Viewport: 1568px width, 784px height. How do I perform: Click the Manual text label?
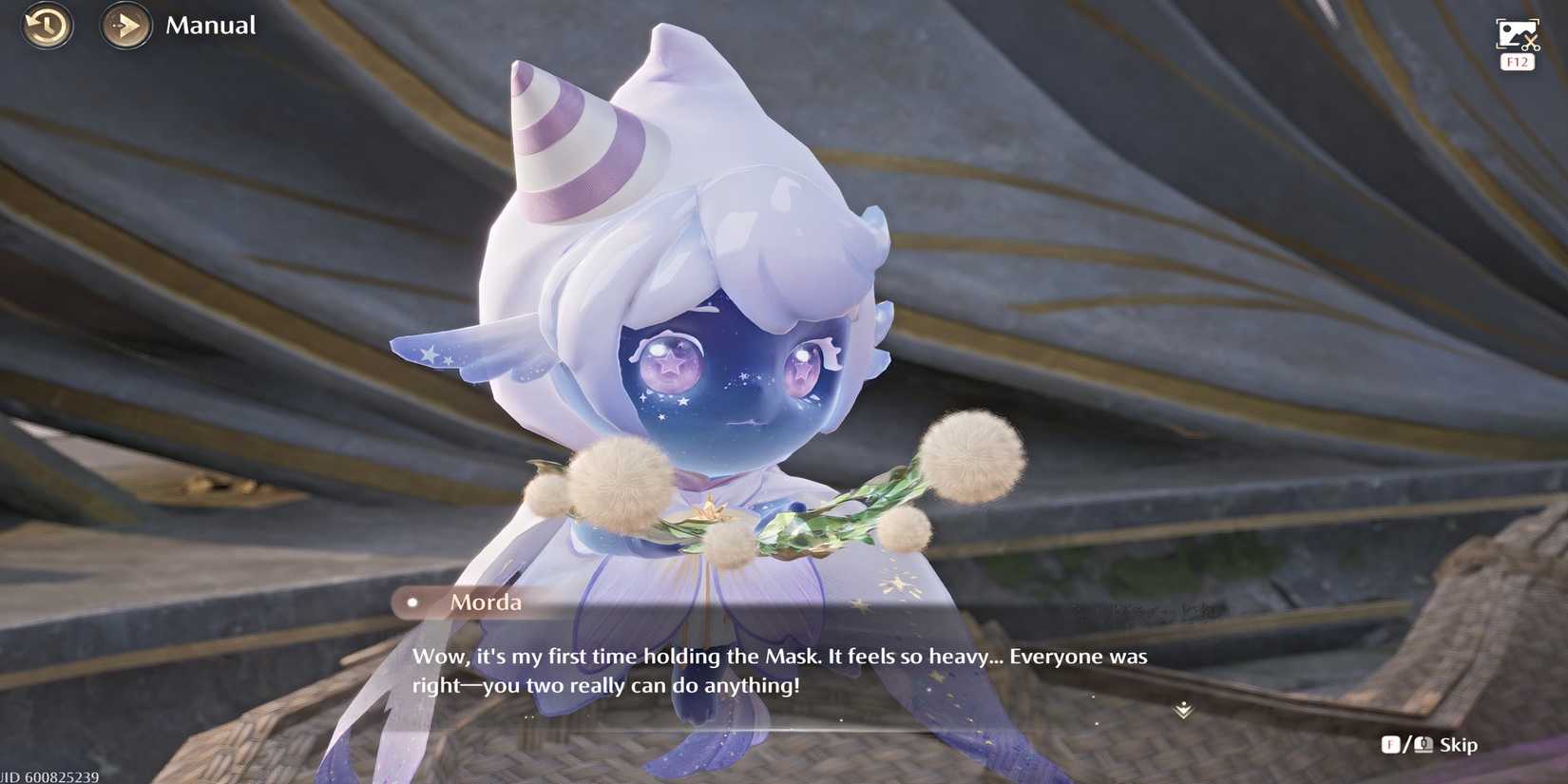210,26
